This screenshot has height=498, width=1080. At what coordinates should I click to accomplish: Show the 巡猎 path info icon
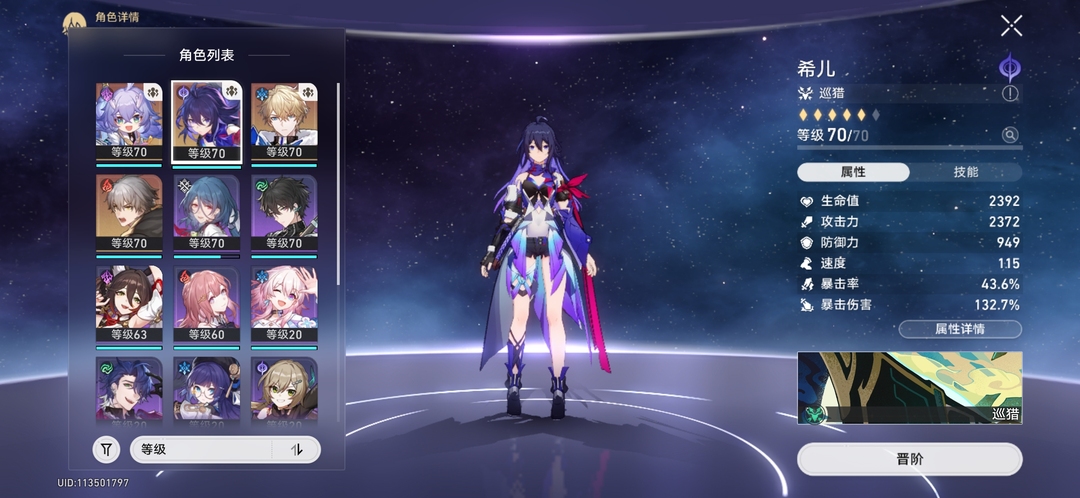coord(1010,94)
